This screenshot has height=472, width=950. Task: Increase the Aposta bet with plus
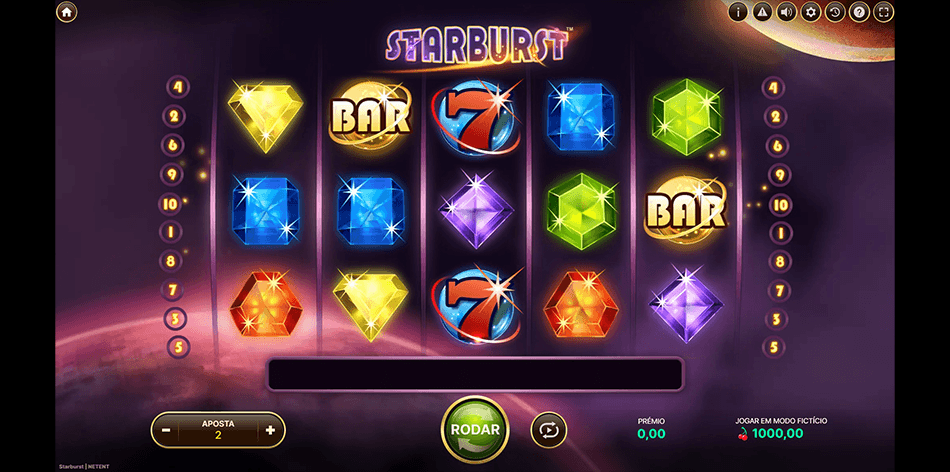(x=270, y=430)
